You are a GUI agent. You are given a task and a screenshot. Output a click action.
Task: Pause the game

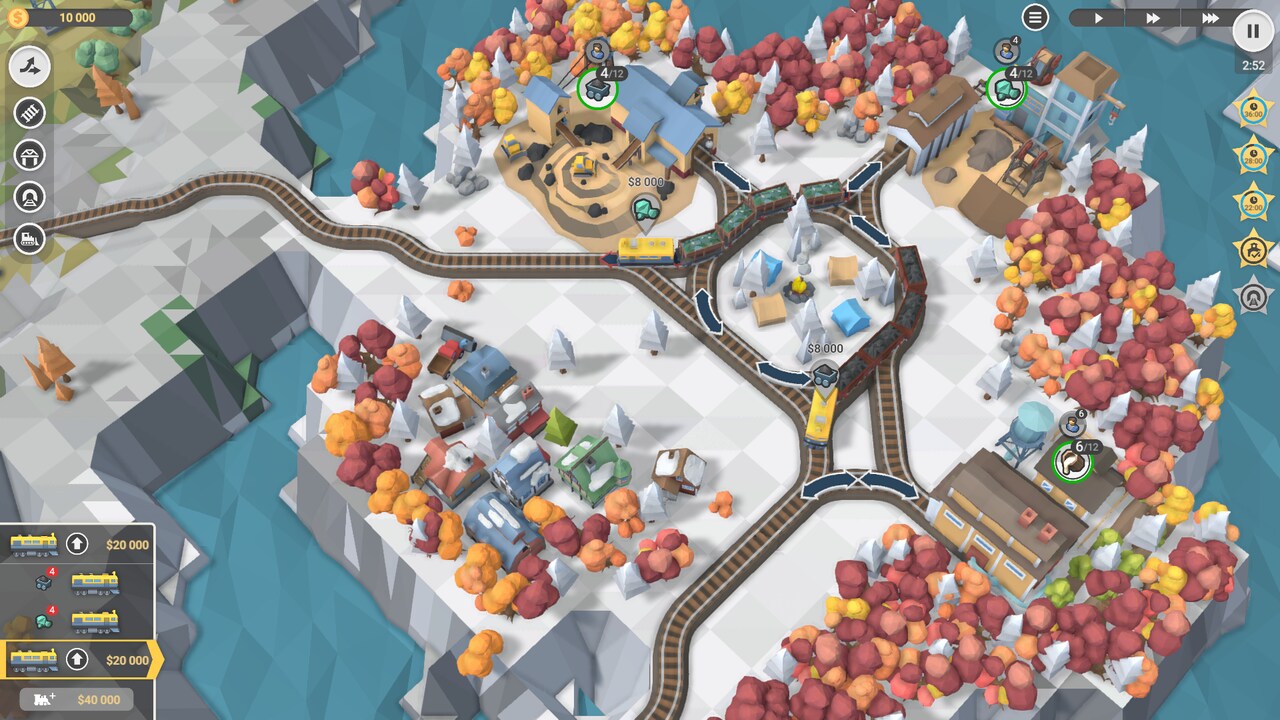coord(1252,31)
